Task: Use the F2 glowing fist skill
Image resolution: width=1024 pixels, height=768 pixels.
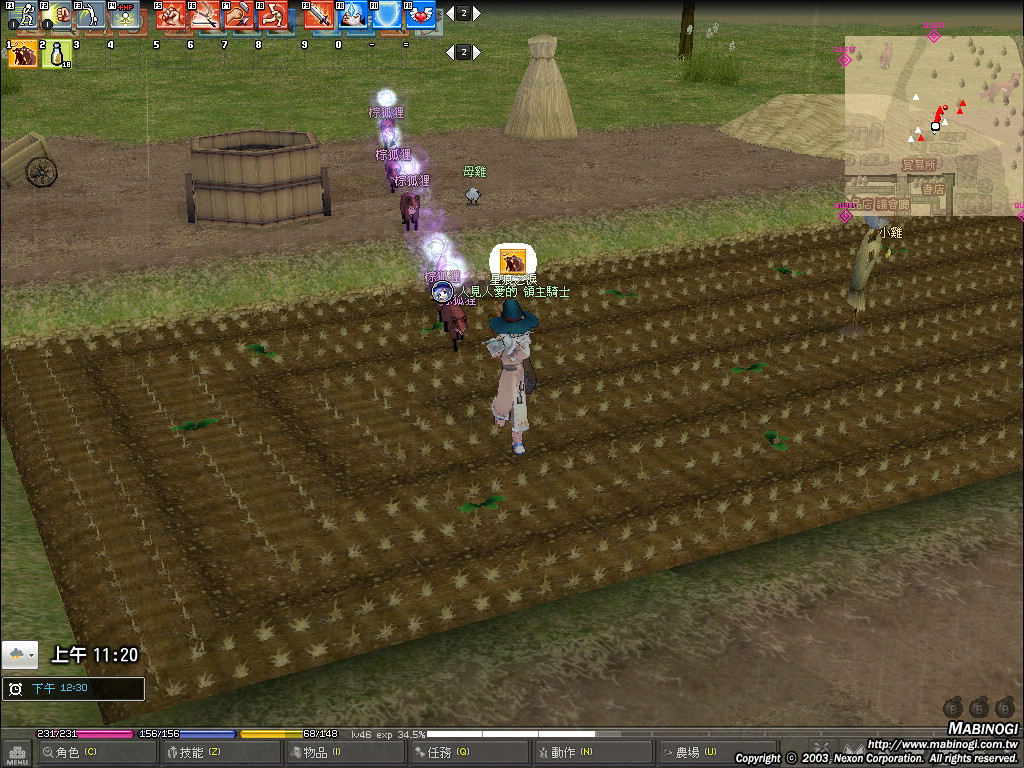Action: 56,15
